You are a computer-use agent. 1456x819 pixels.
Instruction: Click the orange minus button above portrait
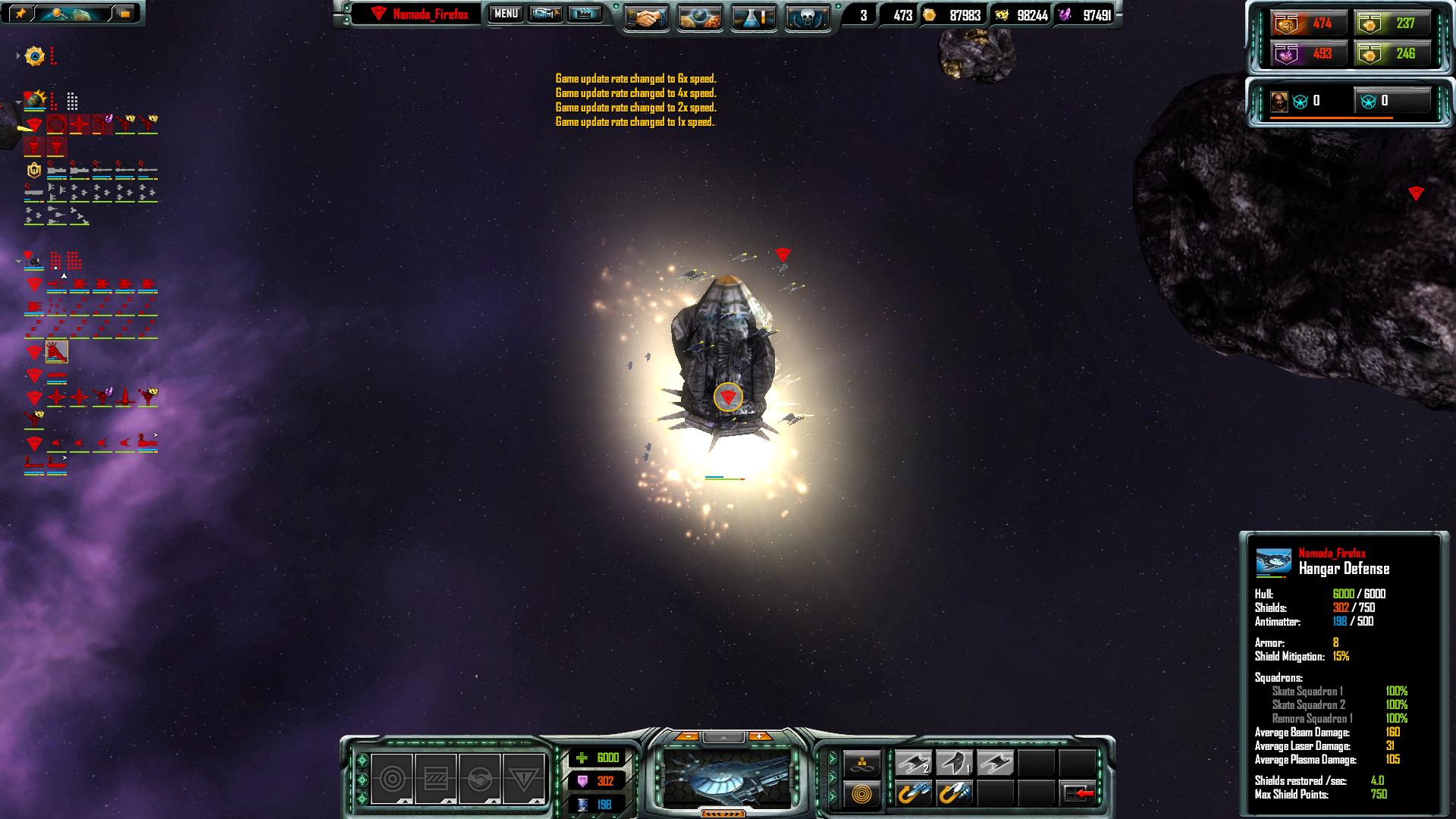[687, 736]
